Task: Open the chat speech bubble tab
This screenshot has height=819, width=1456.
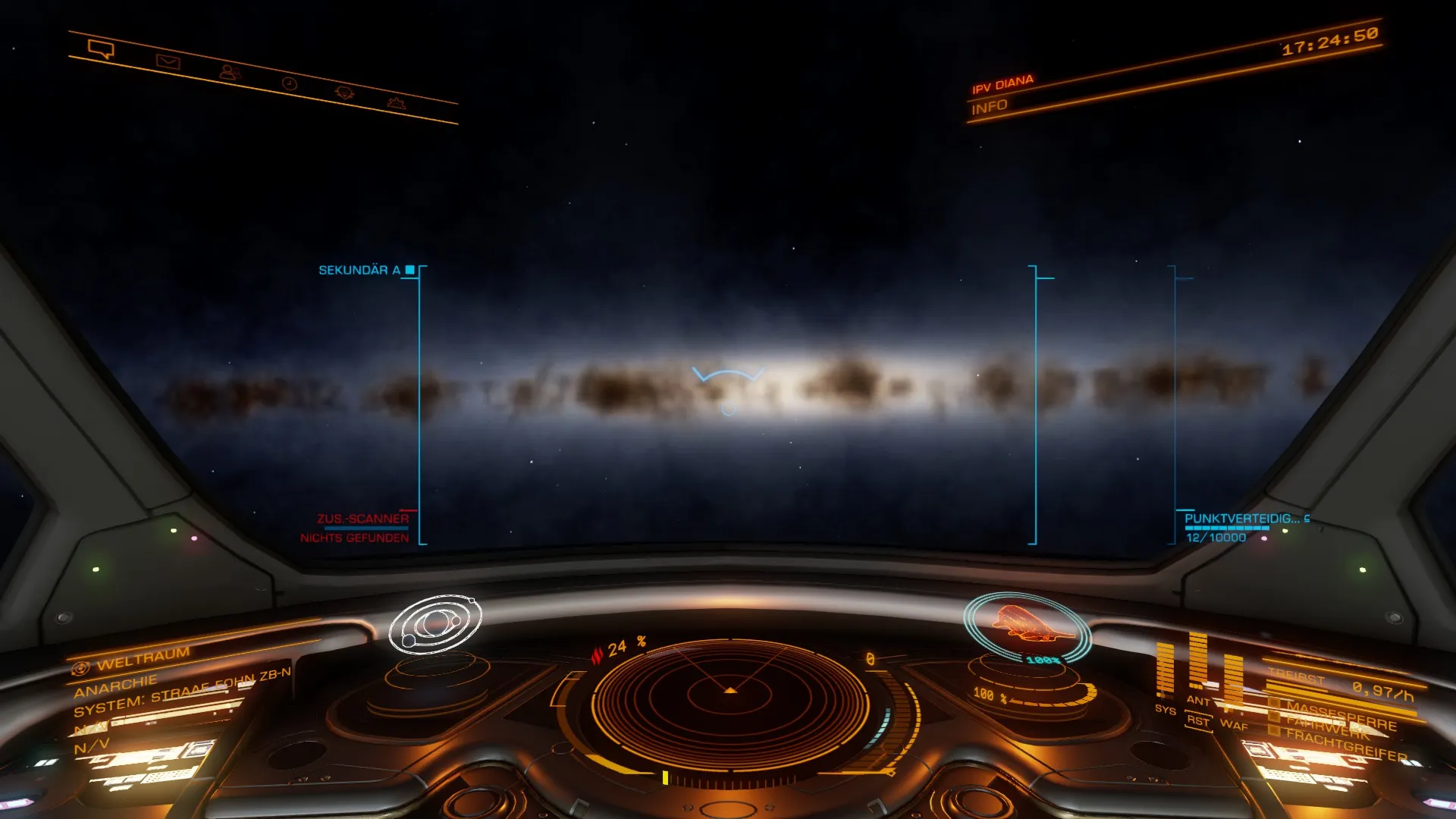Action: [101, 50]
